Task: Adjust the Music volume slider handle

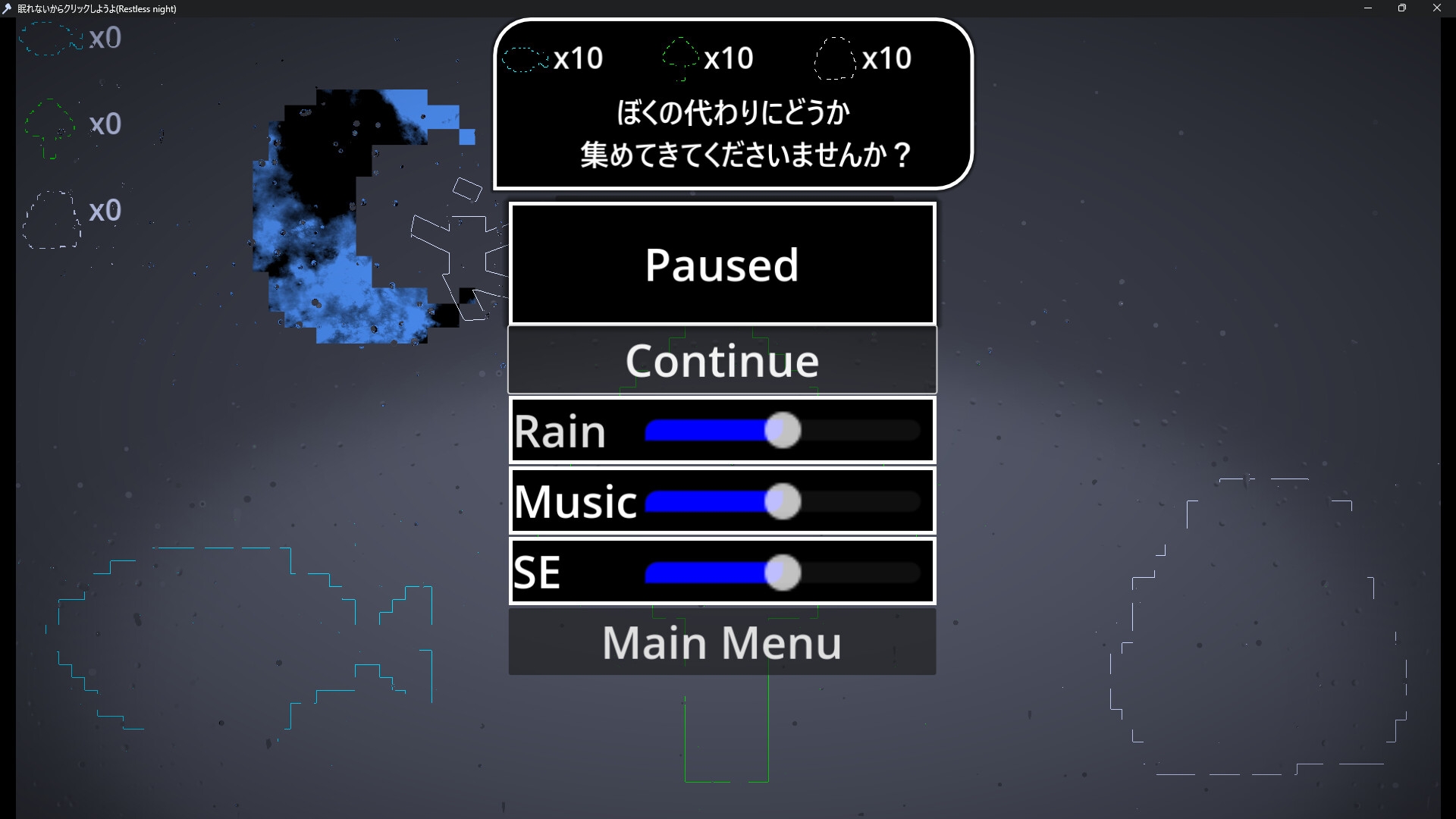Action: pos(782,501)
